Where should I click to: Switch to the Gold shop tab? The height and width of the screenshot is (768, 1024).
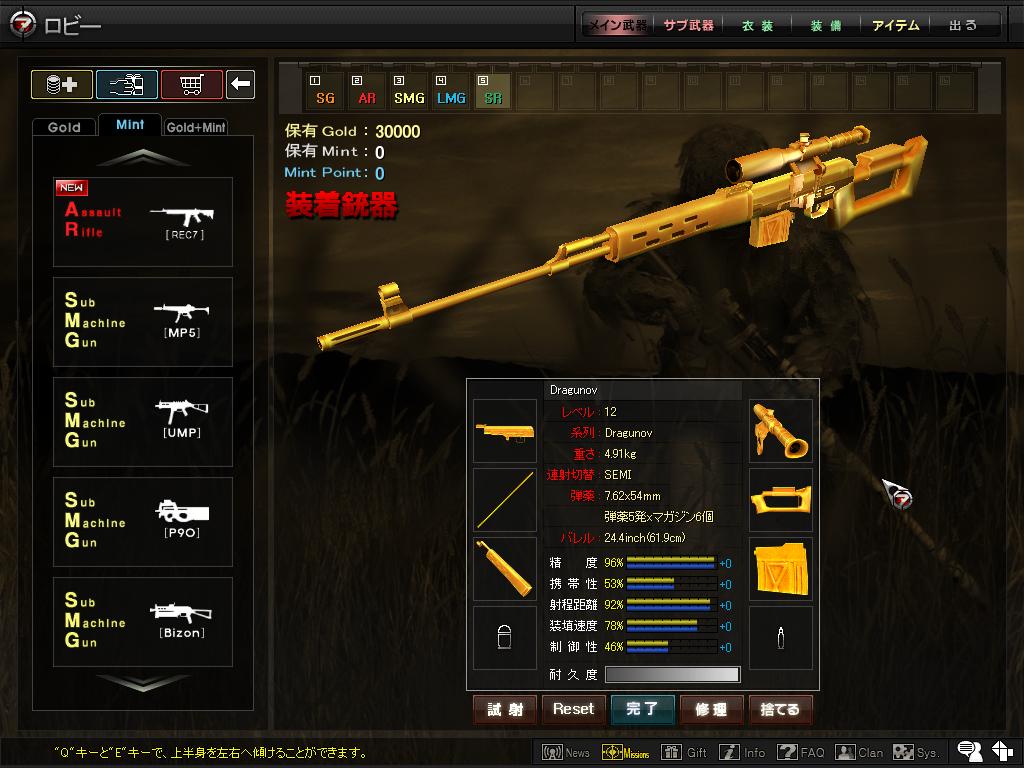click(64, 127)
